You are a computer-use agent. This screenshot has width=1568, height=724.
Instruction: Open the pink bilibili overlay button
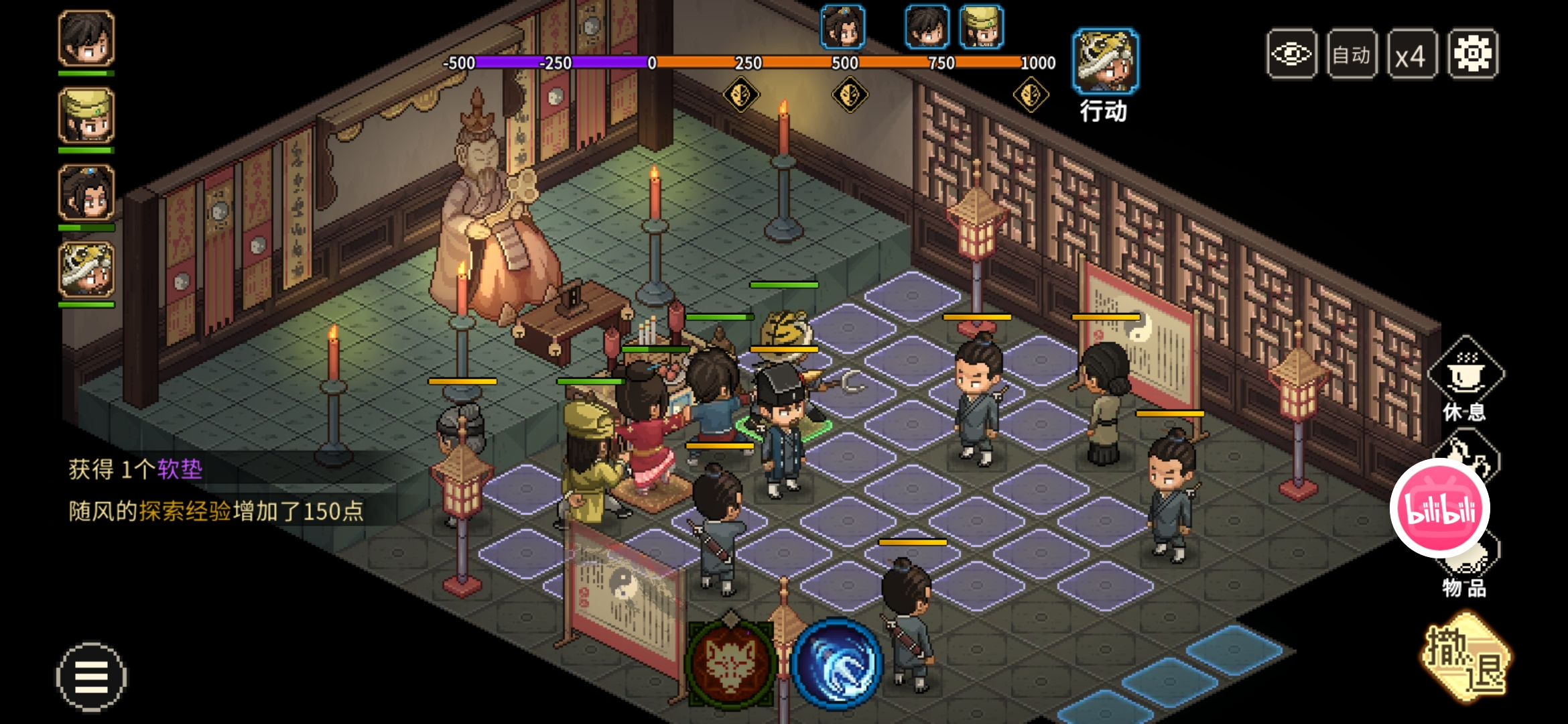coord(1440,508)
